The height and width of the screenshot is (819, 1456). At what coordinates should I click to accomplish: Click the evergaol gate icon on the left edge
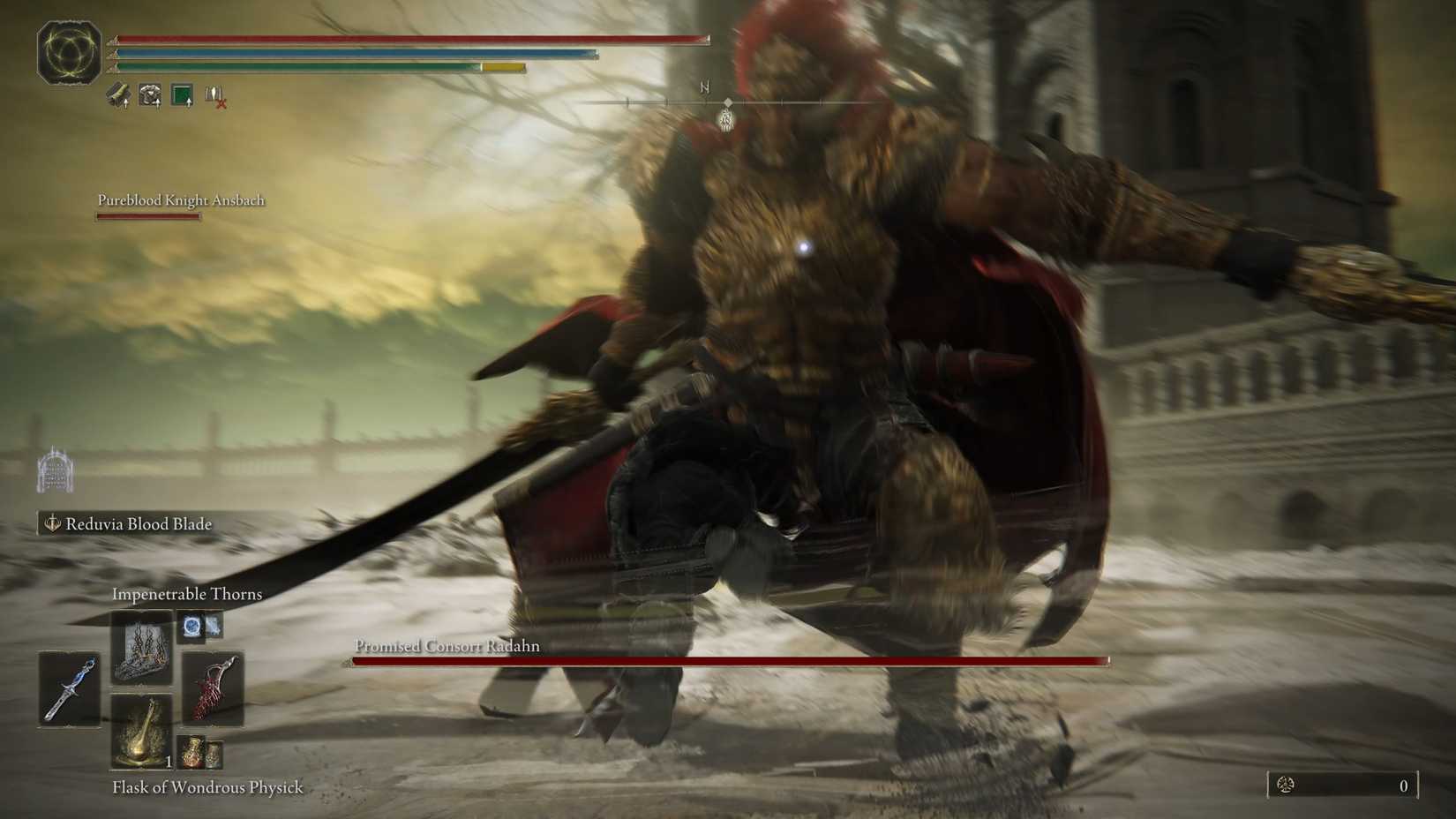(56, 467)
